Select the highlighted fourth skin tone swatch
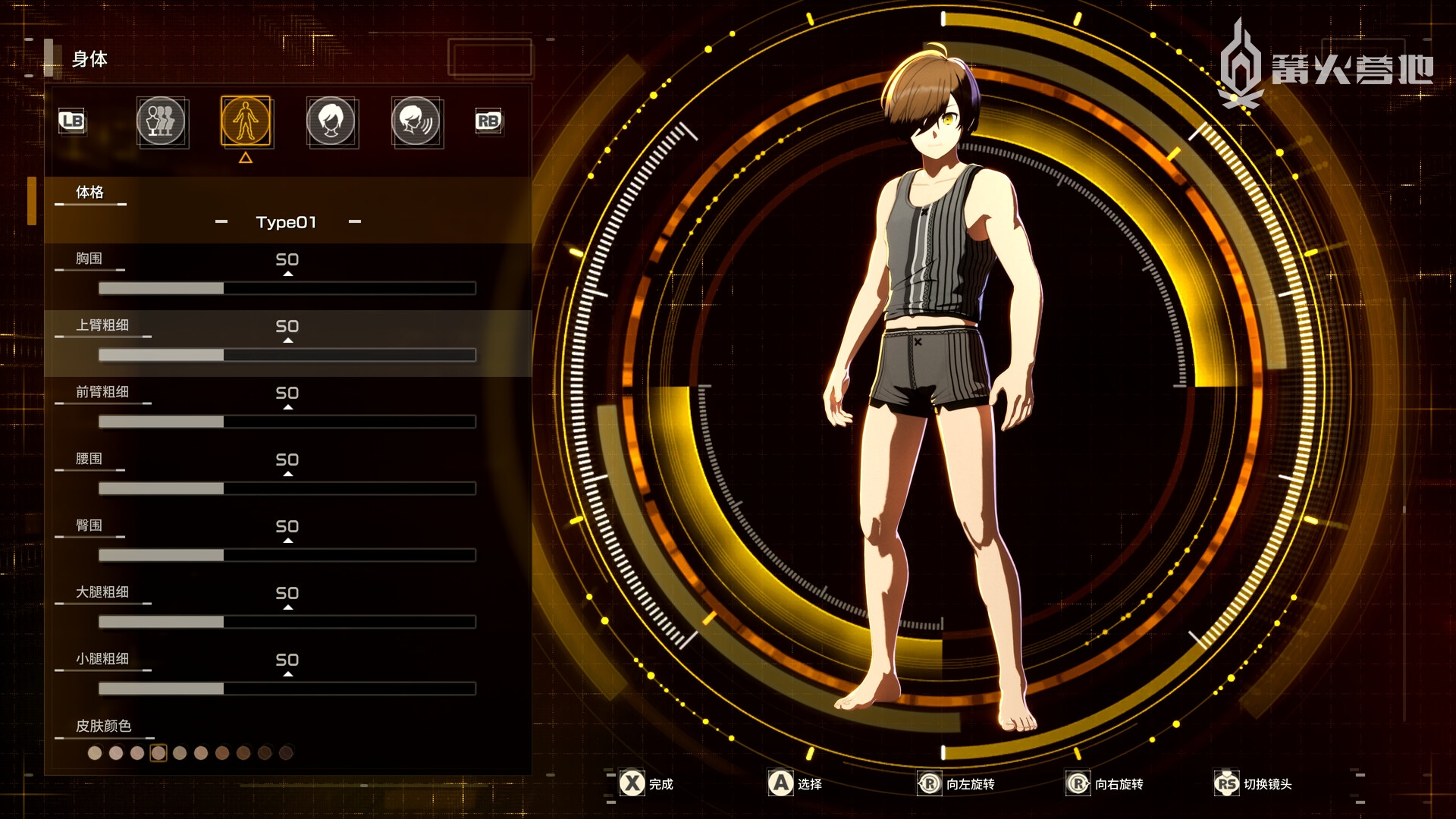This screenshot has width=1456, height=819. [x=158, y=753]
